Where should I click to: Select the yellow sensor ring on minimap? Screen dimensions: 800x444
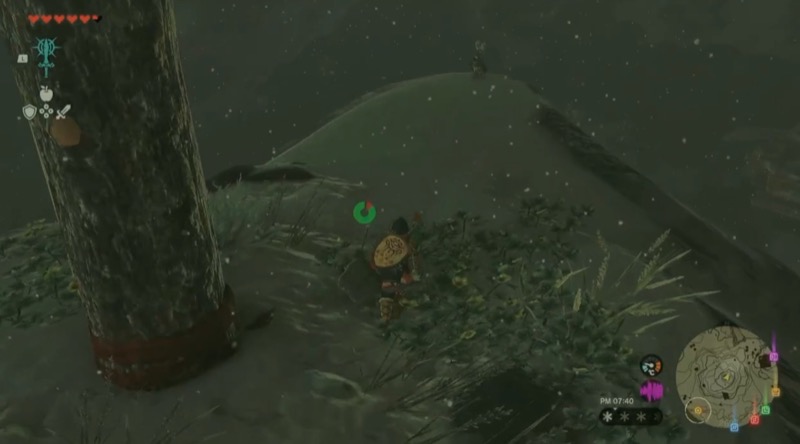[698, 409]
